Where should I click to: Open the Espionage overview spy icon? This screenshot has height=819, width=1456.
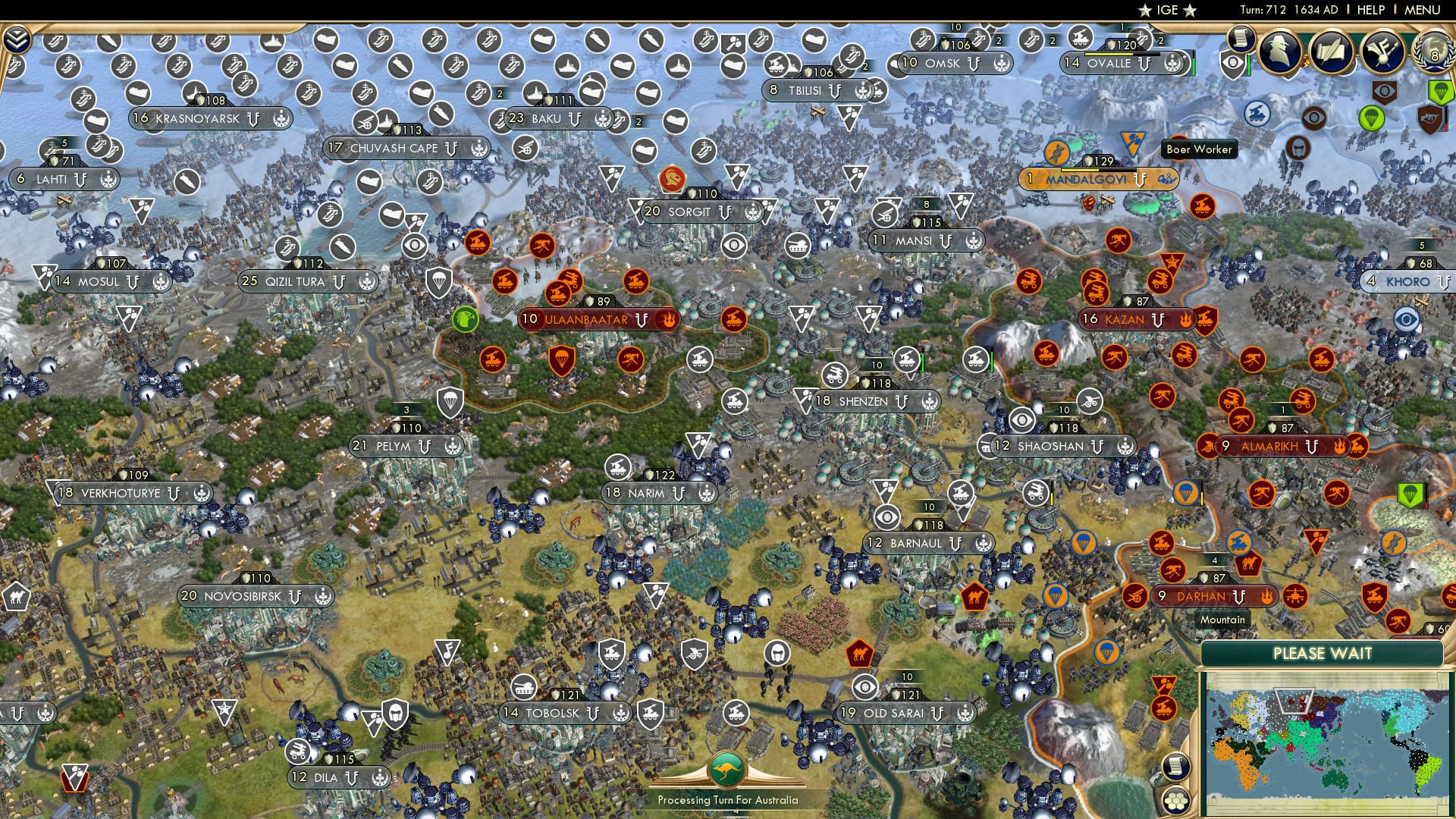pos(1281,52)
